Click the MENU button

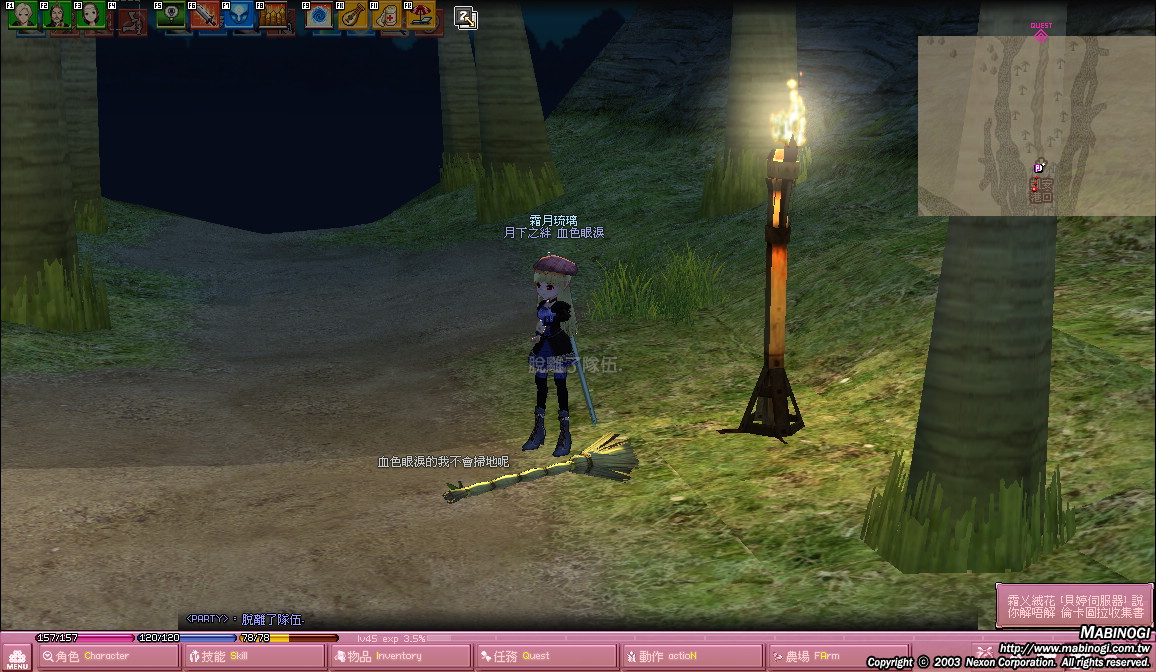click(x=17, y=657)
